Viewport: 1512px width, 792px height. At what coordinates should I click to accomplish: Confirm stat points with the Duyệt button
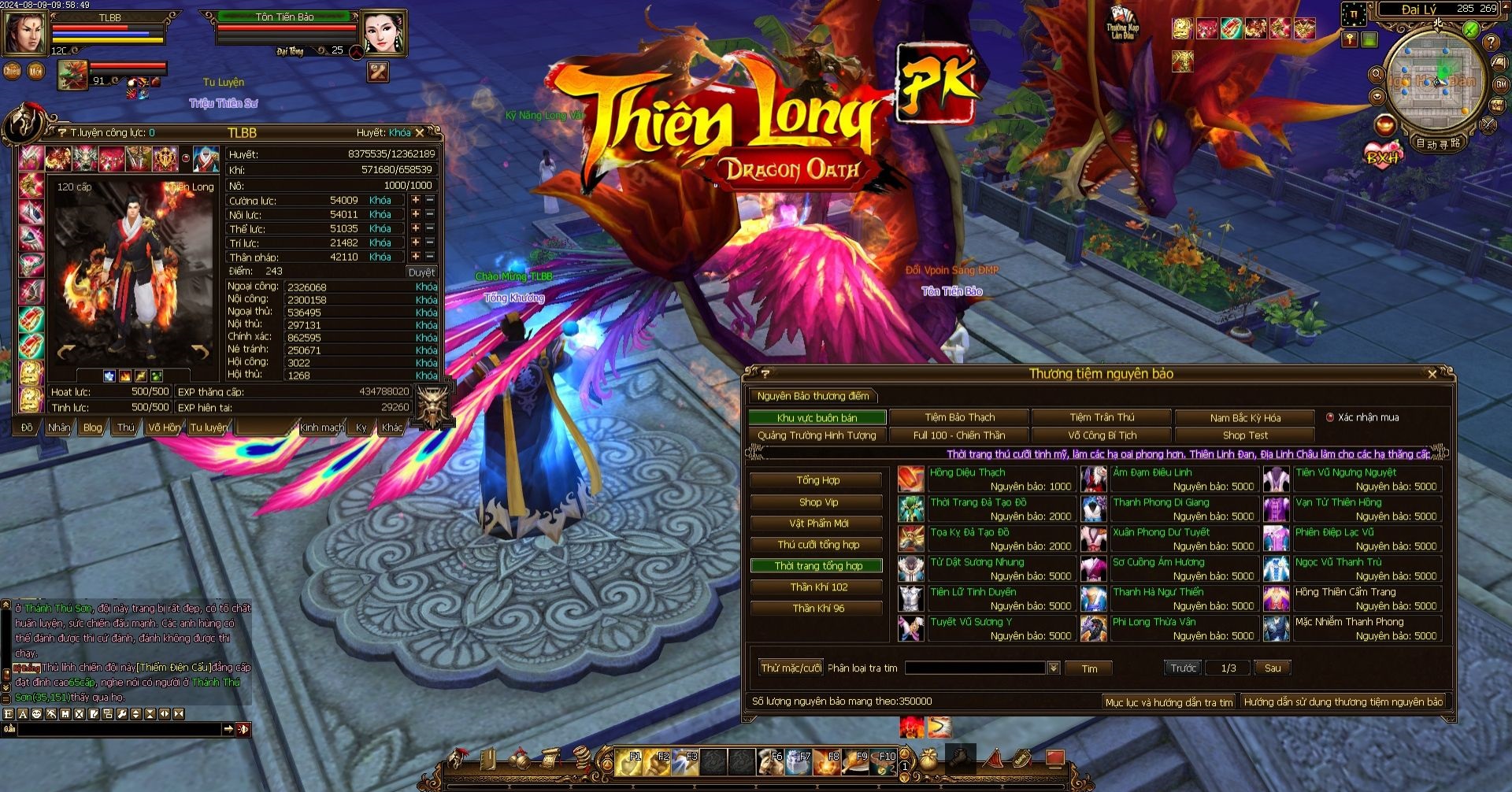[421, 272]
